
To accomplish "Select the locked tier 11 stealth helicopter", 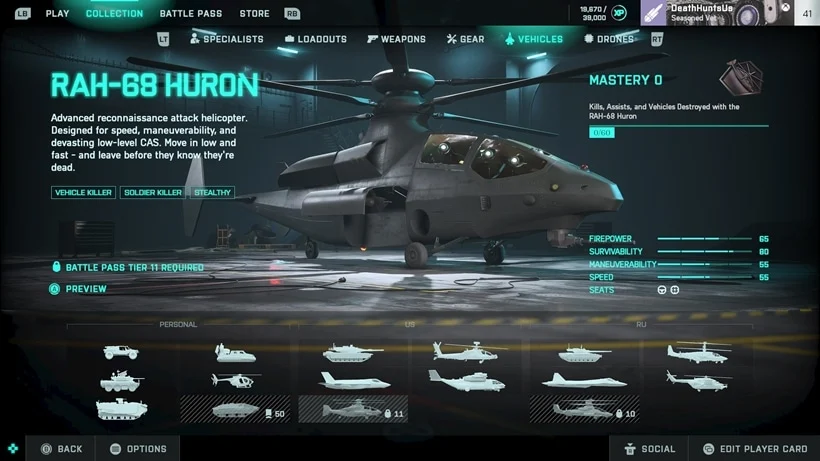I will point(351,410).
